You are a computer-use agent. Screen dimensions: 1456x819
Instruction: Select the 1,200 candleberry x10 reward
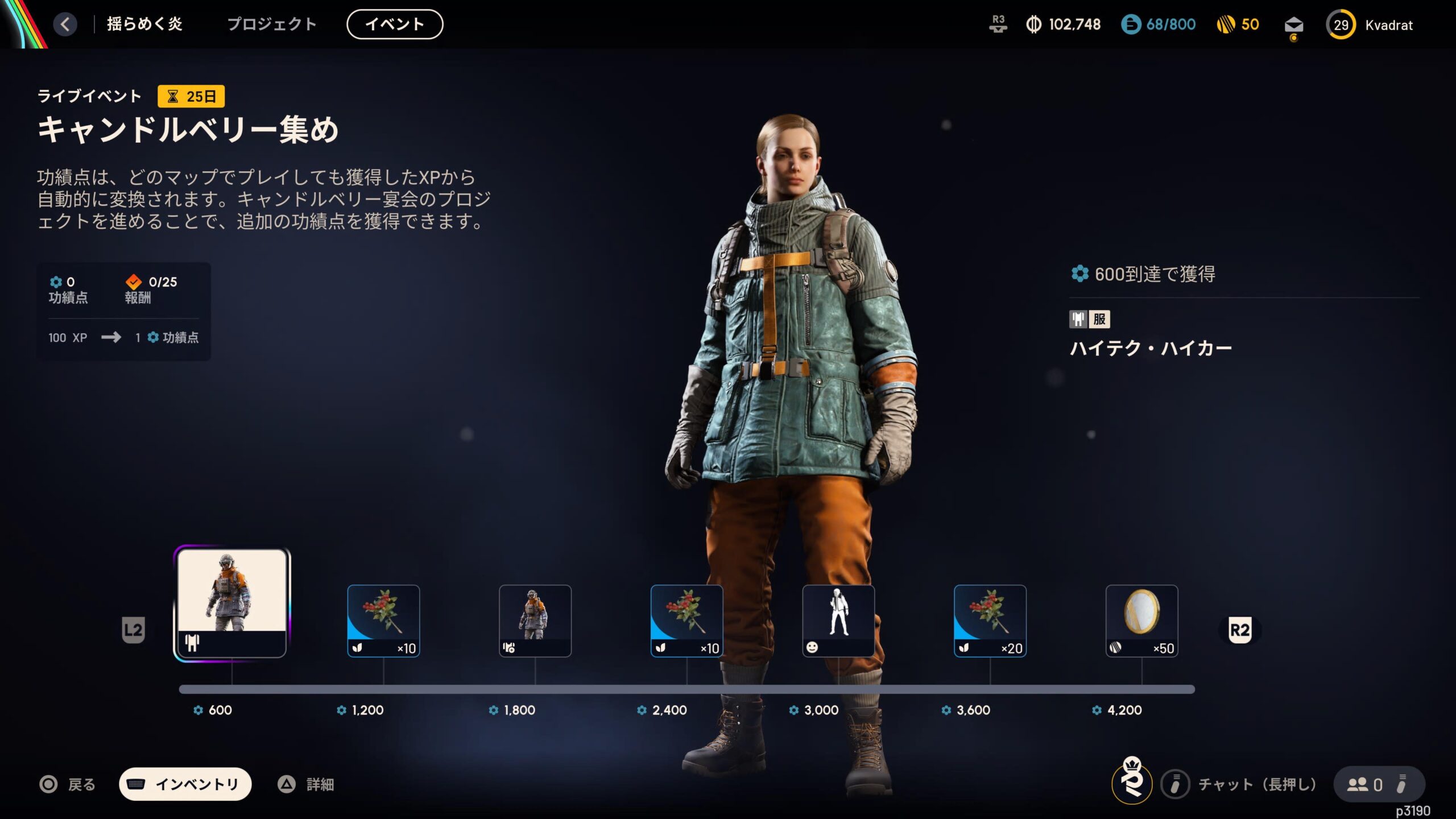[383, 621]
